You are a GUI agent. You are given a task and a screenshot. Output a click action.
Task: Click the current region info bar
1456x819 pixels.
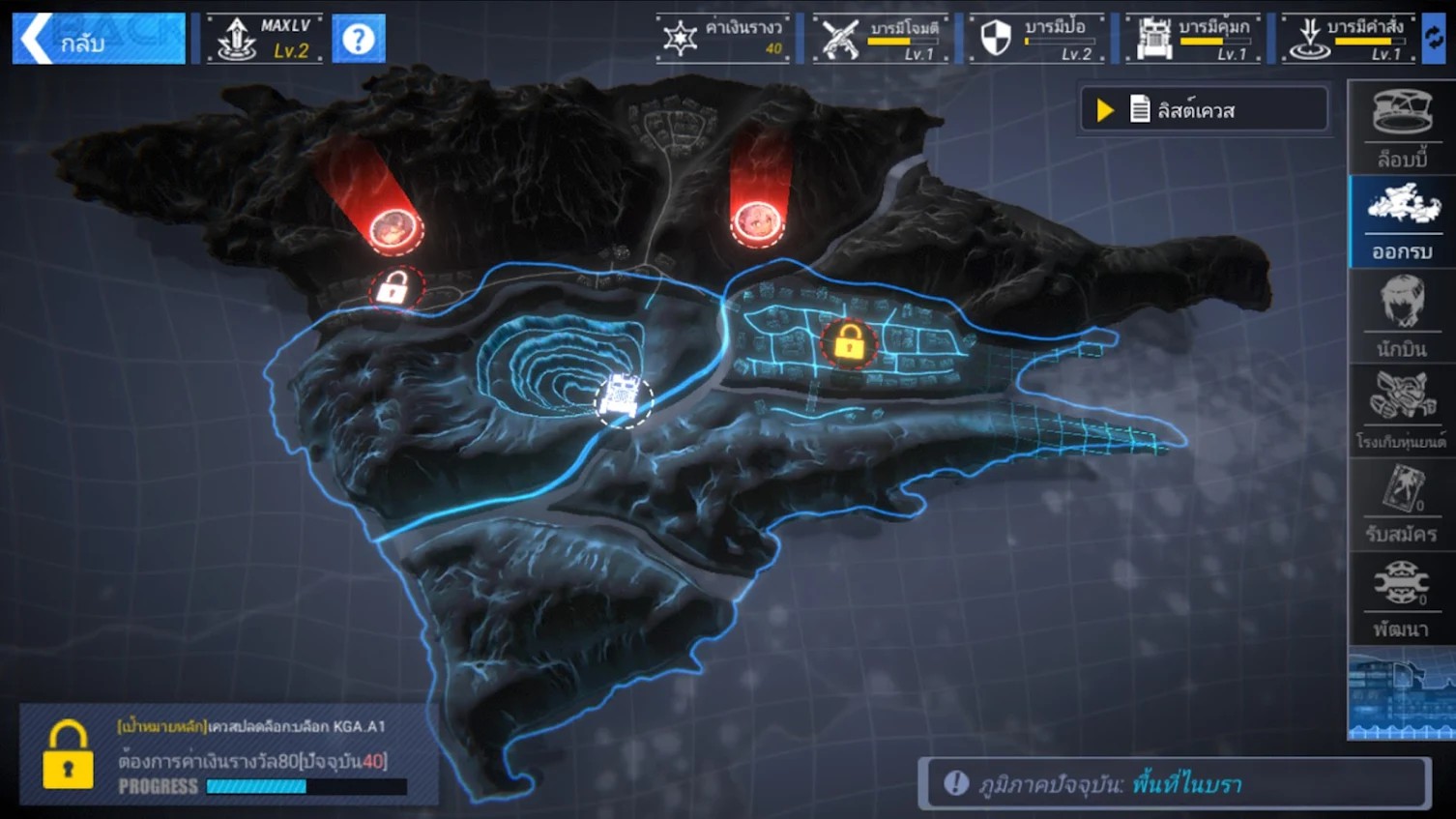tap(1174, 783)
